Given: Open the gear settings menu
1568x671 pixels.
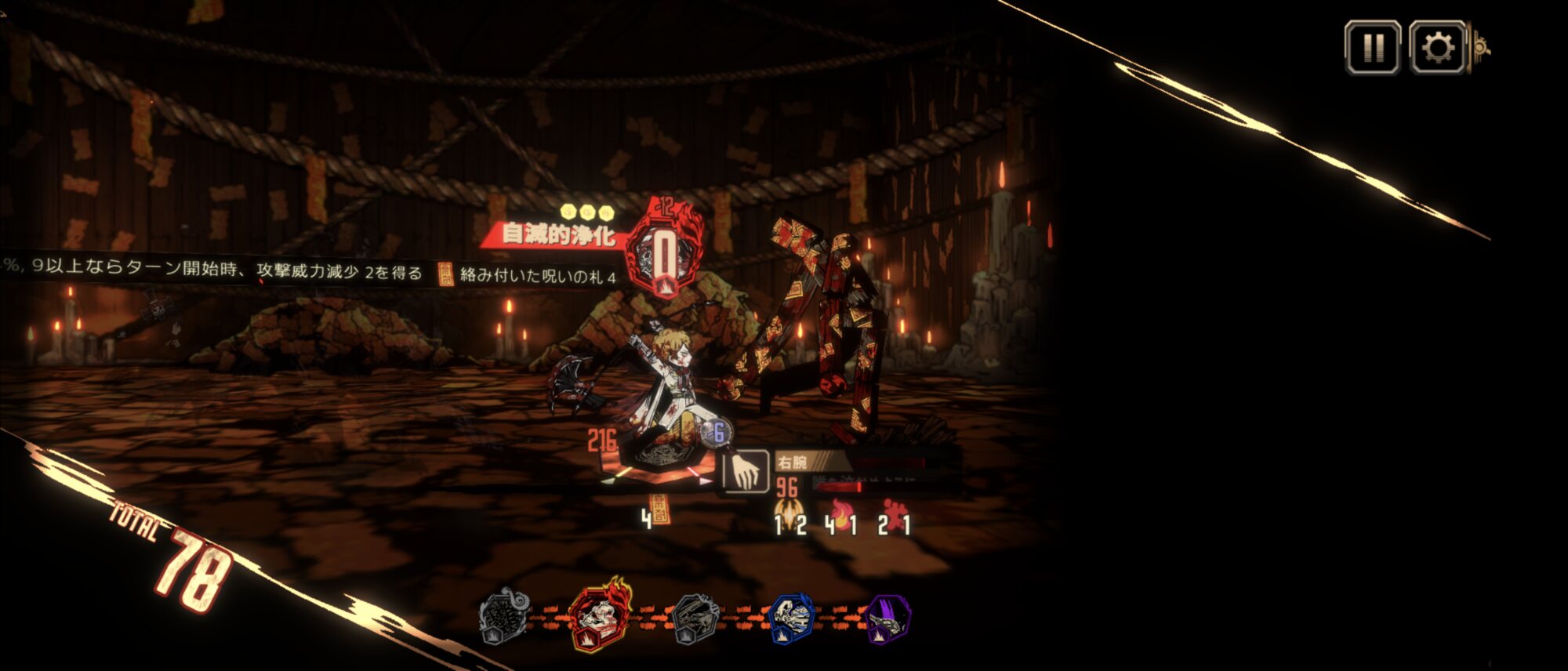Looking at the screenshot, I should [1437, 48].
